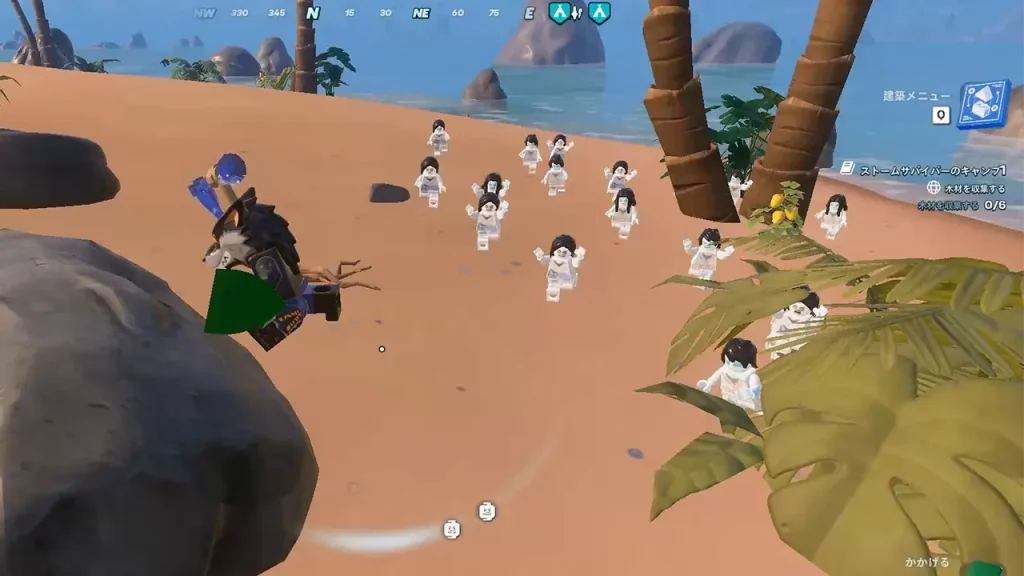This screenshot has height=576, width=1024.
Task: Open the blue 建築メニュー build icon
Action: [982, 104]
